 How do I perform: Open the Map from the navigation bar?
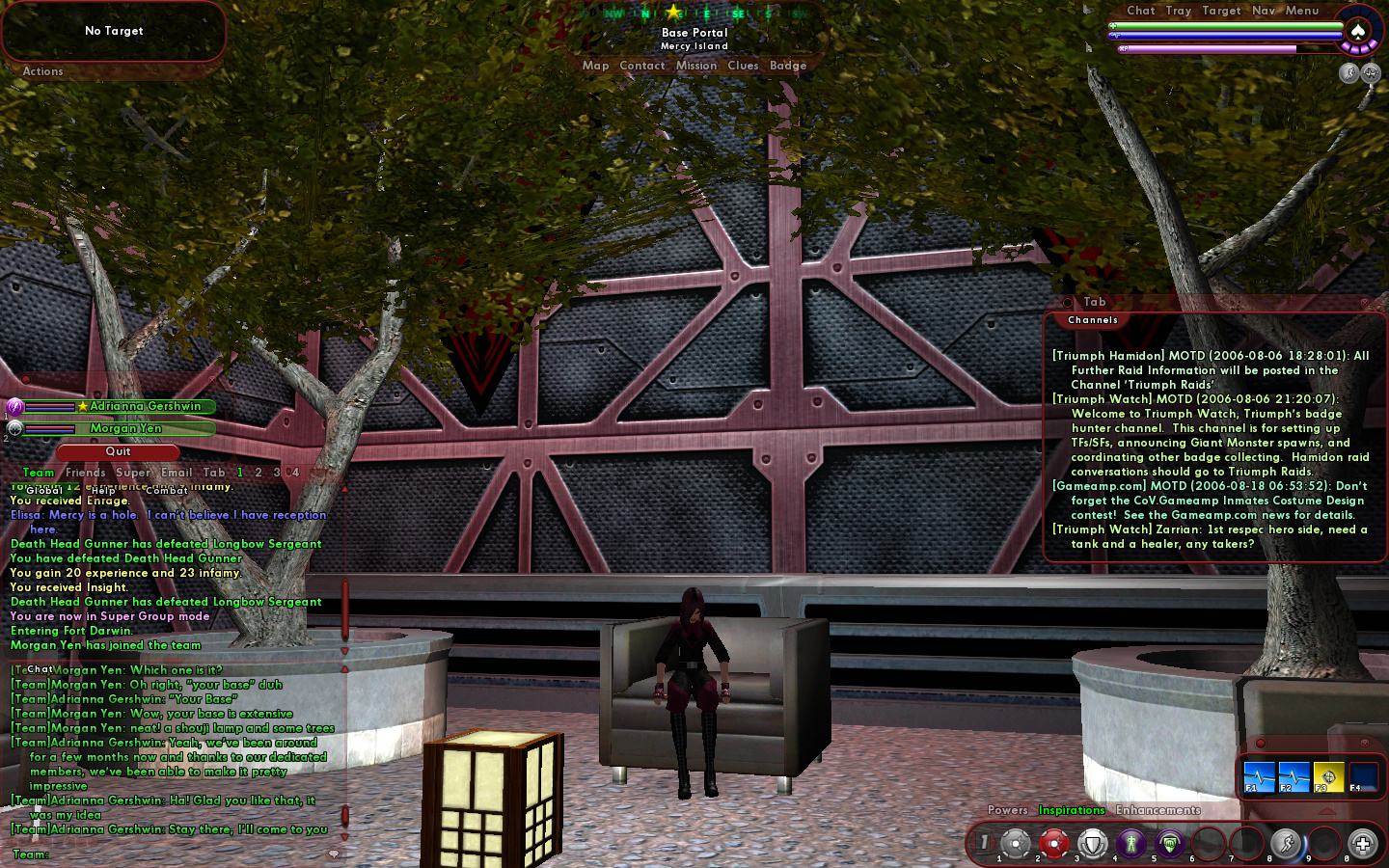coord(595,66)
